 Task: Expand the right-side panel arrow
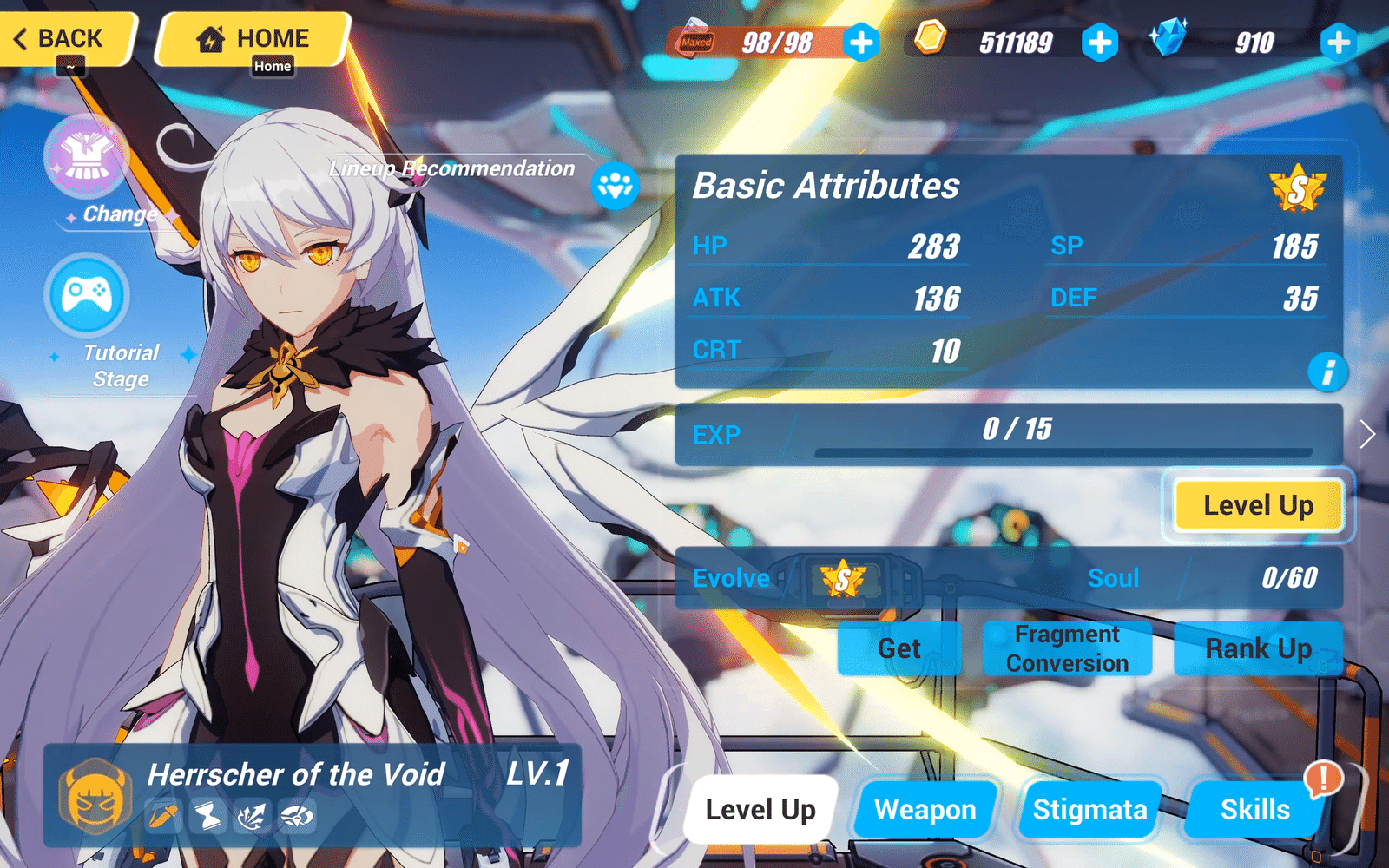[1367, 433]
